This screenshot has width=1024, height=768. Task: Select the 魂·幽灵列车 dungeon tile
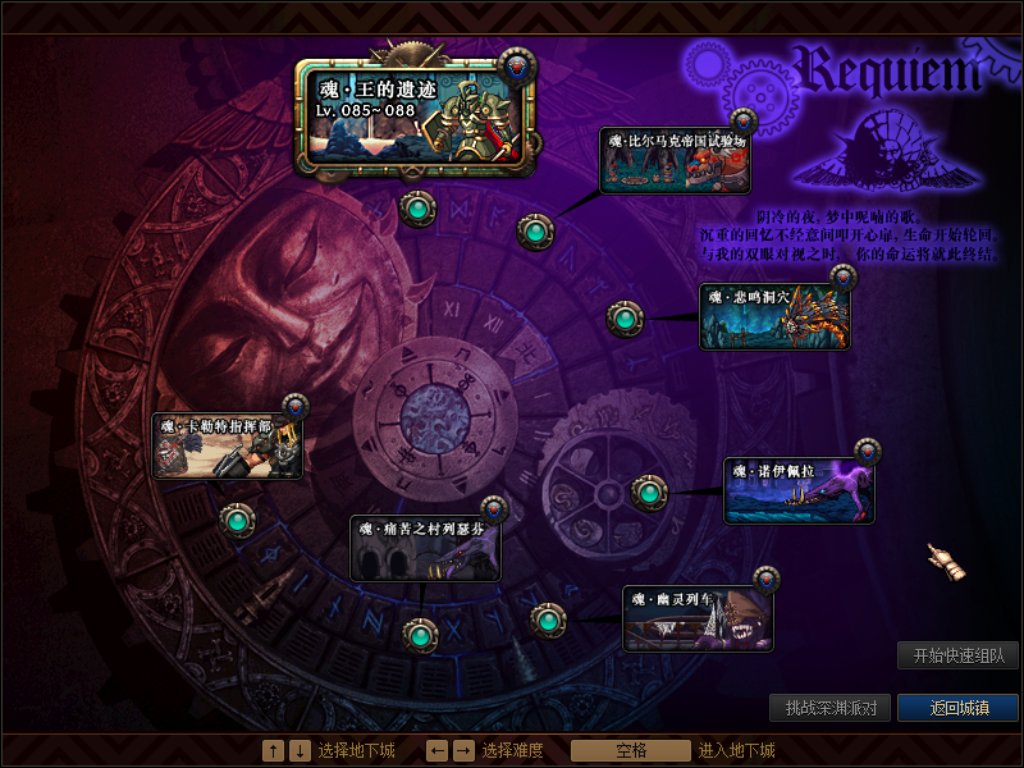(698, 619)
